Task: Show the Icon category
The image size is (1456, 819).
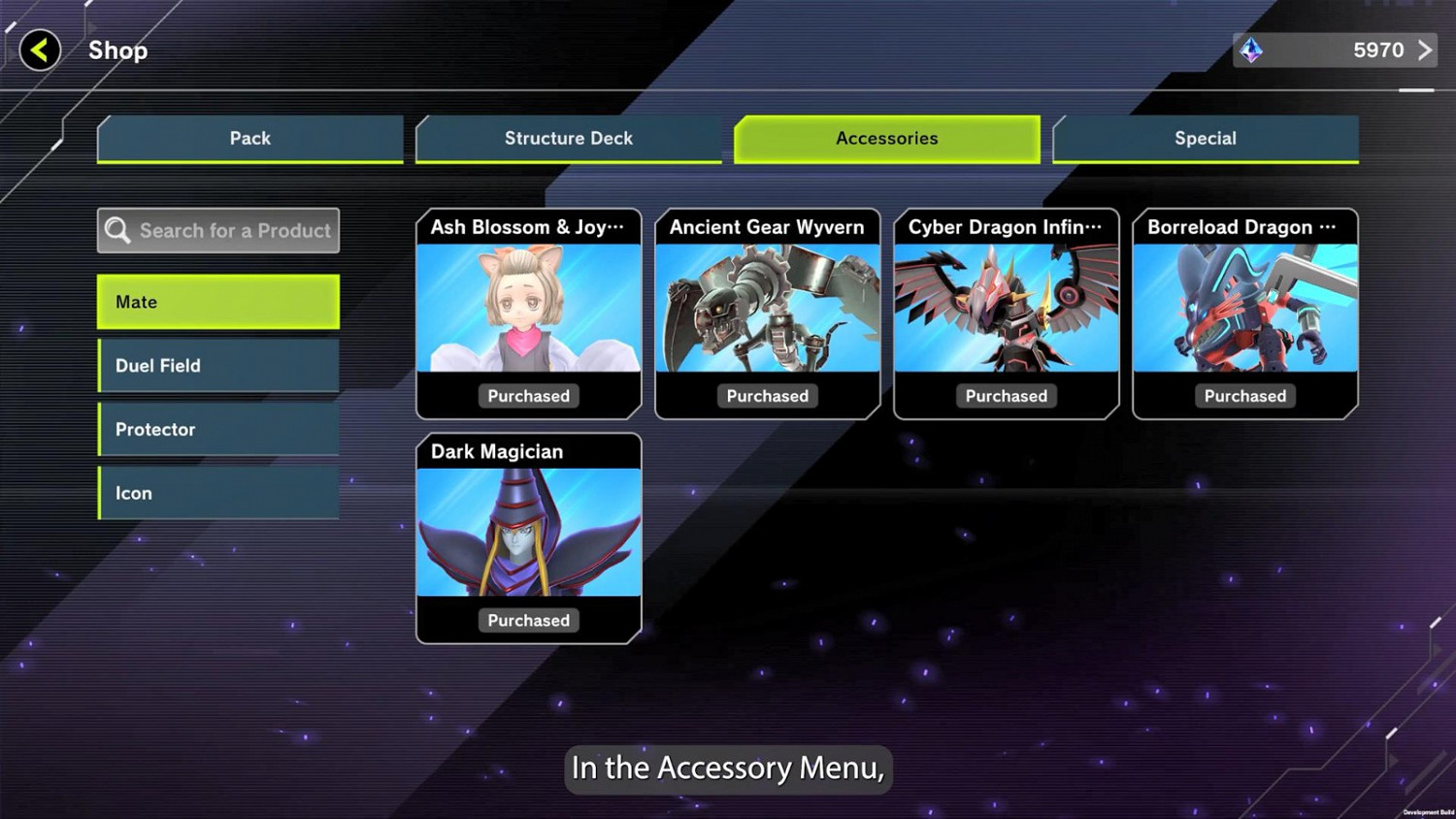Action: (218, 493)
